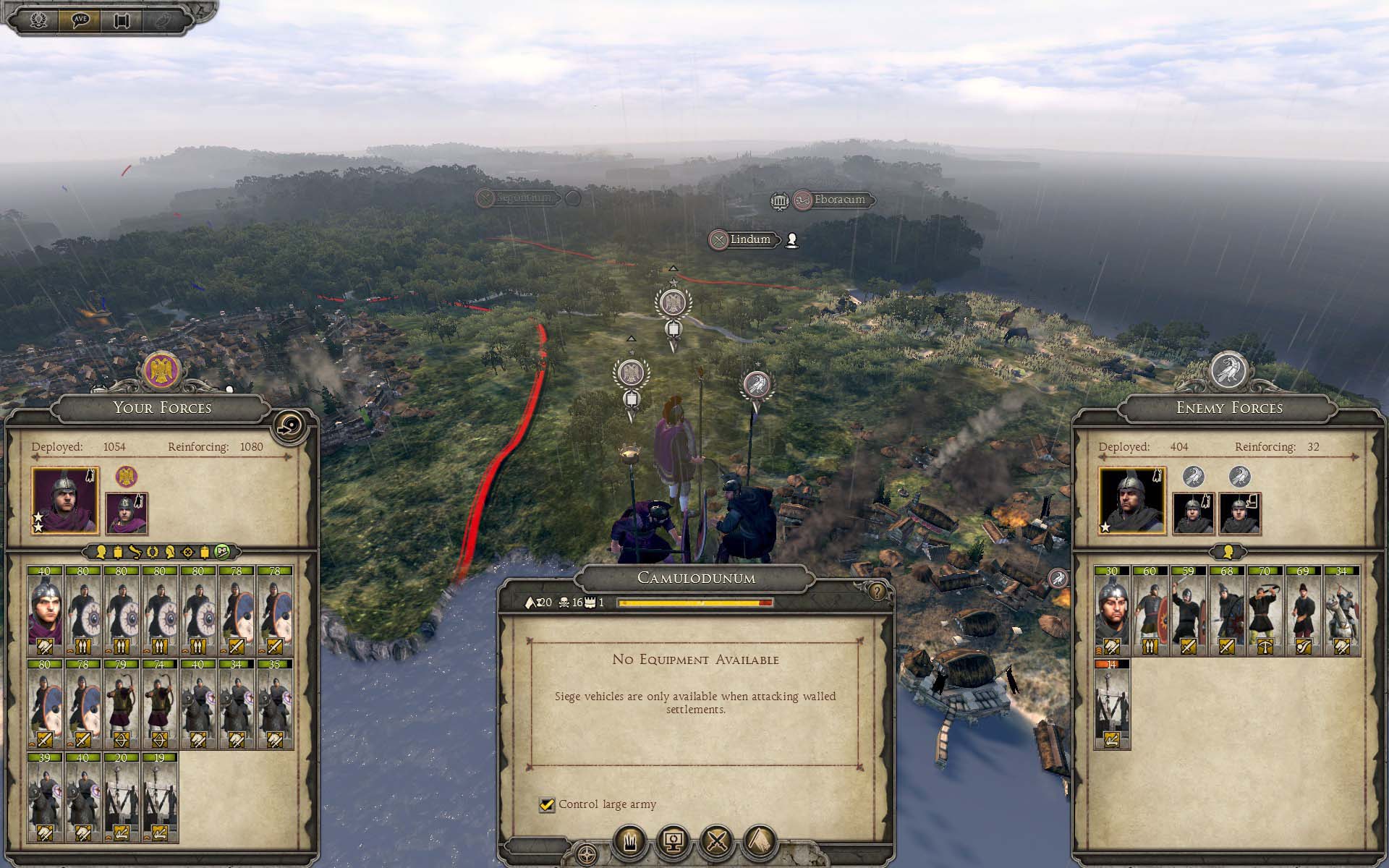Select the enemy commander's large portrait
1389x868 pixels.
(x=1132, y=501)
